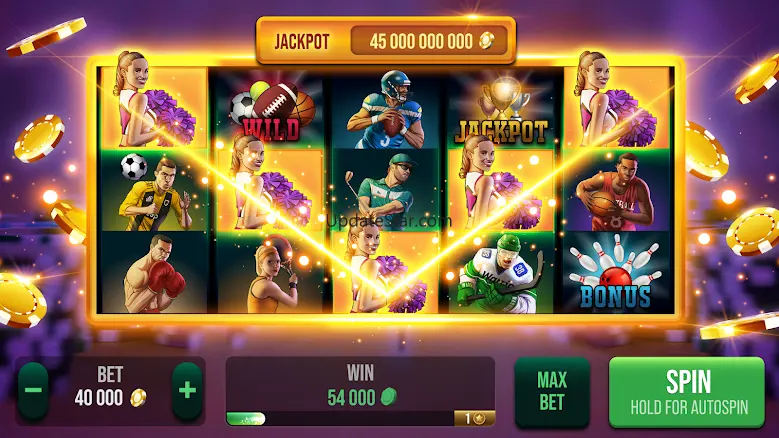Set the maximum bet amount
779x438 pixels.
click(551, 391)
